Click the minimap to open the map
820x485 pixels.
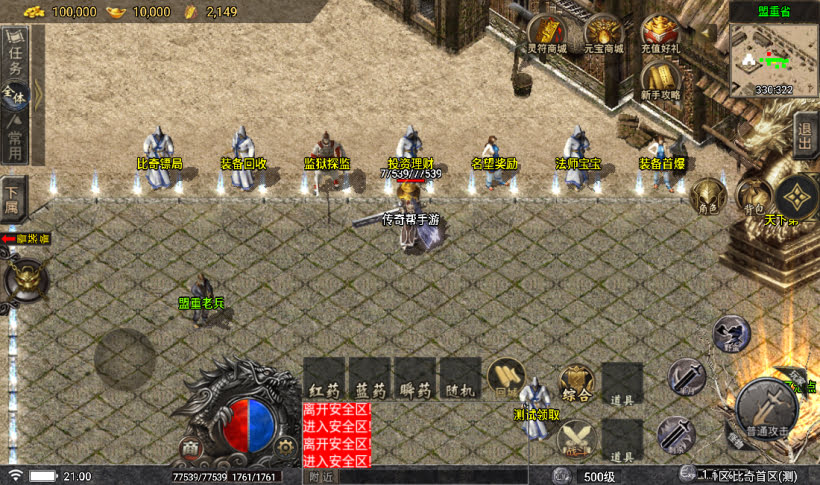click(773, 58)
